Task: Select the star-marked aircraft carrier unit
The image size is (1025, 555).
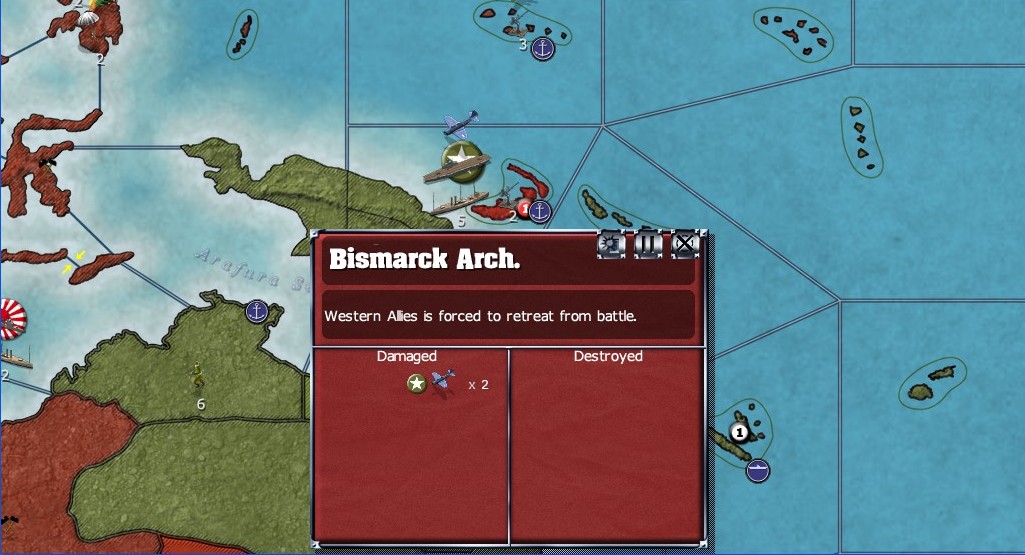Action: [x=458, y=162]
